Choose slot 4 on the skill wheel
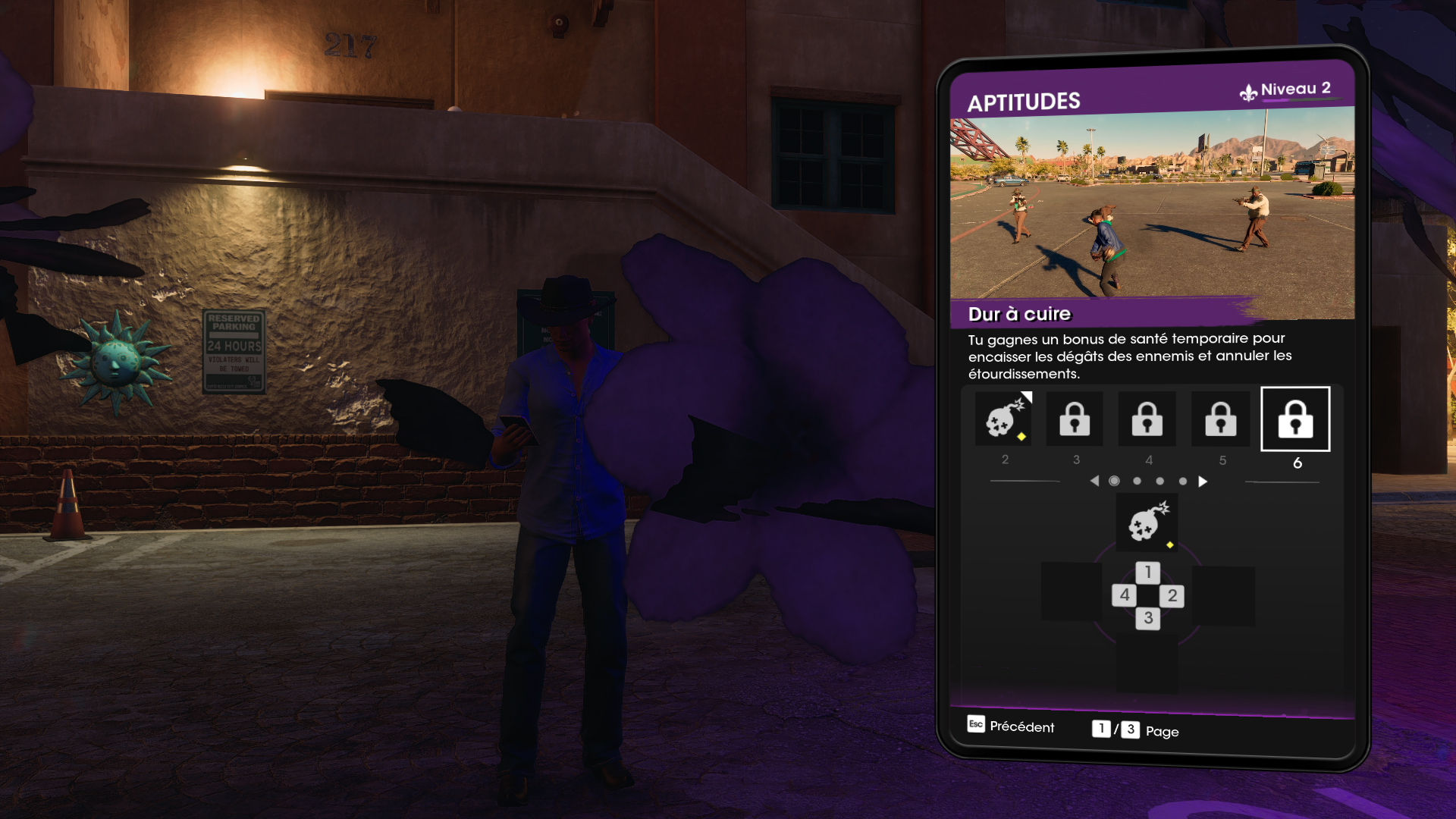The height and width of the screenshot is (819, 1456). (x=1125, y=595)
